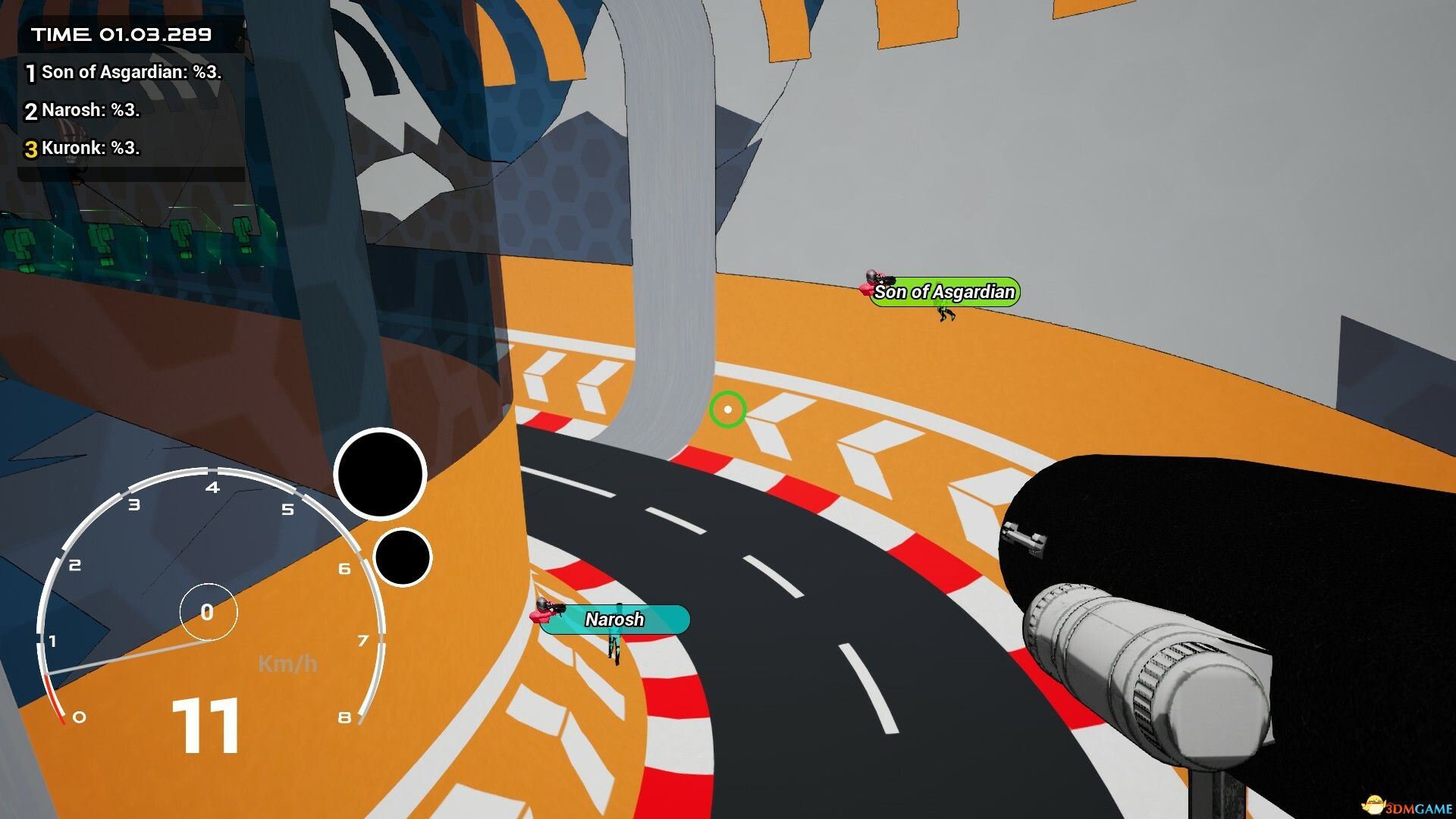Expand Son of Asgardian's leaderboard entry
Viewport: 1456px width, 819px height.
click(x=130, y=73)
